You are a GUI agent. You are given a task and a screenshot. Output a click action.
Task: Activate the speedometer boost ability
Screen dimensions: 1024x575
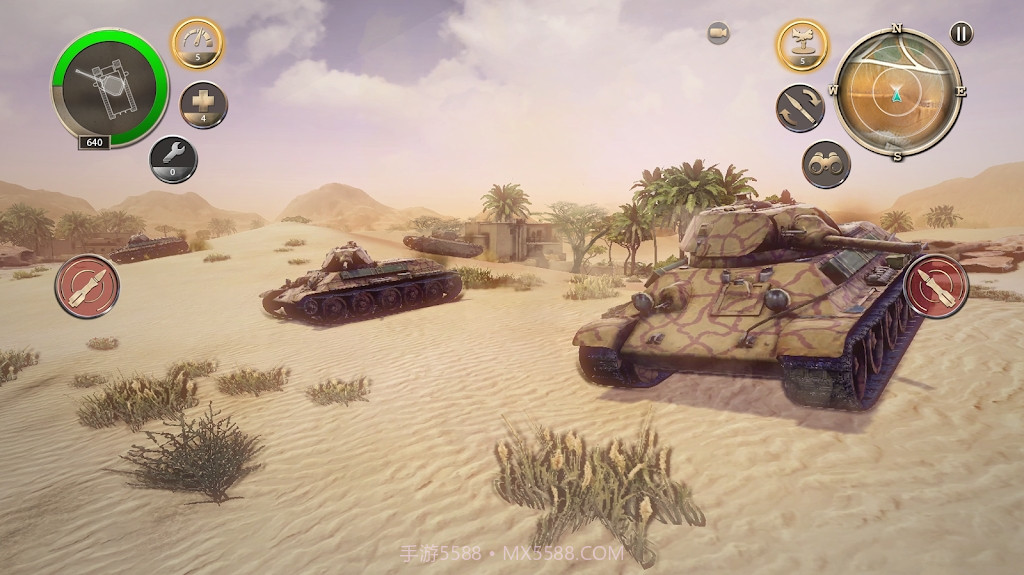tap(197, 43)
